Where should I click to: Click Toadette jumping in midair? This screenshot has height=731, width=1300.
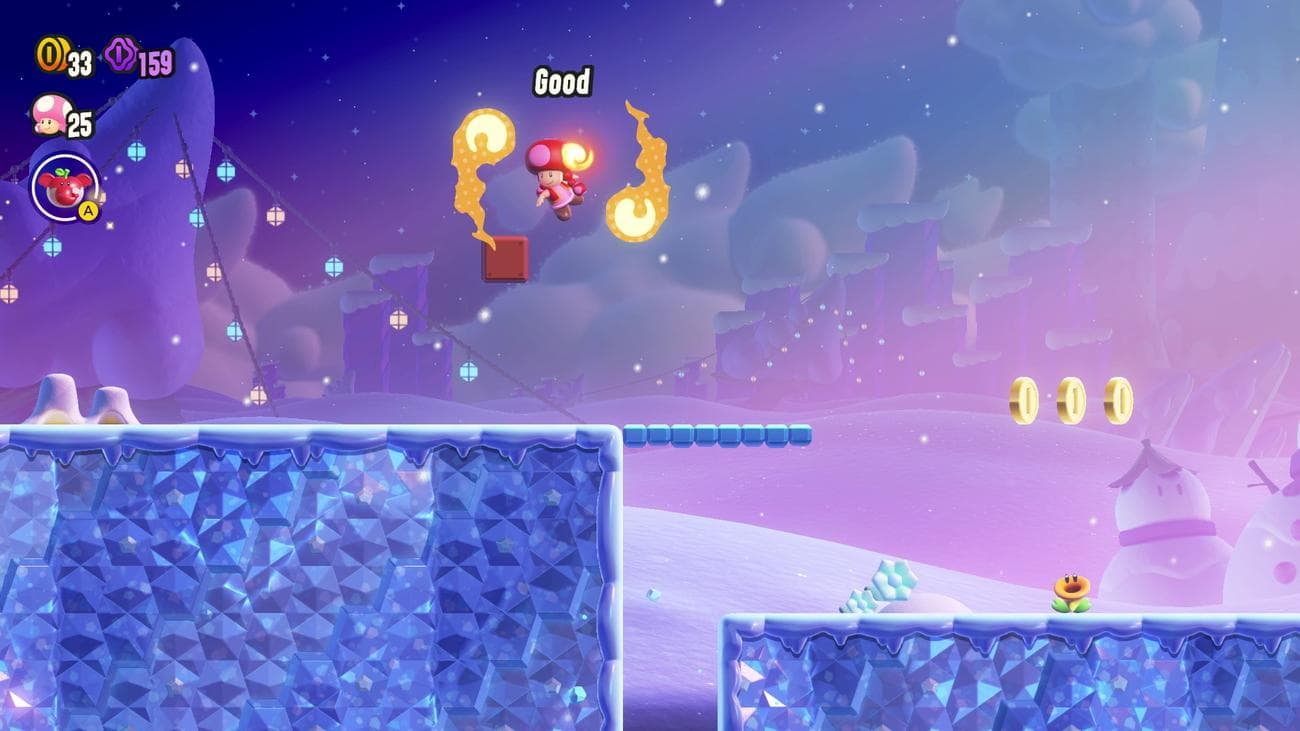tap(555, 177)
